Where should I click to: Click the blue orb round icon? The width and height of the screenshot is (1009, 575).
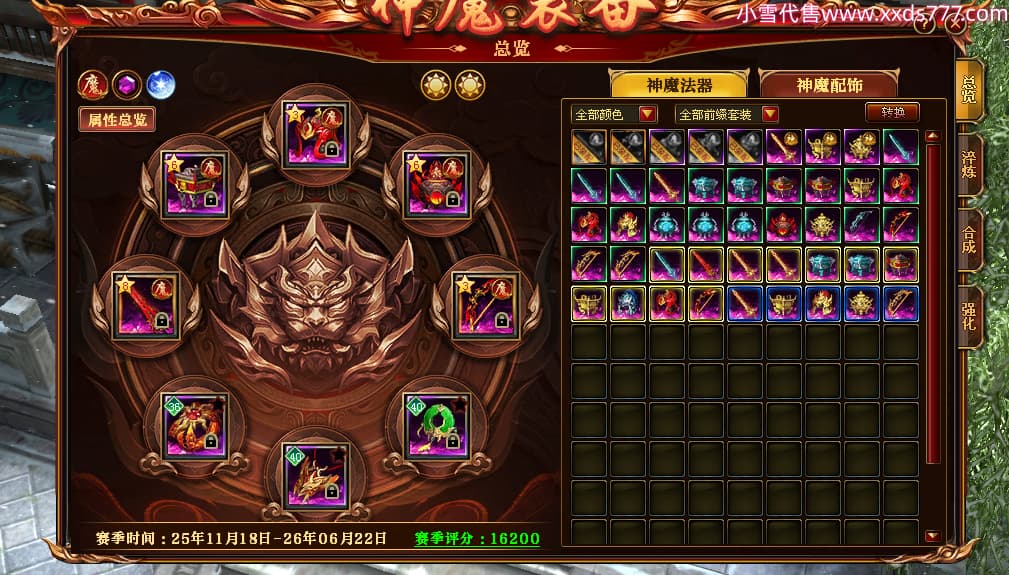[161, 85]
